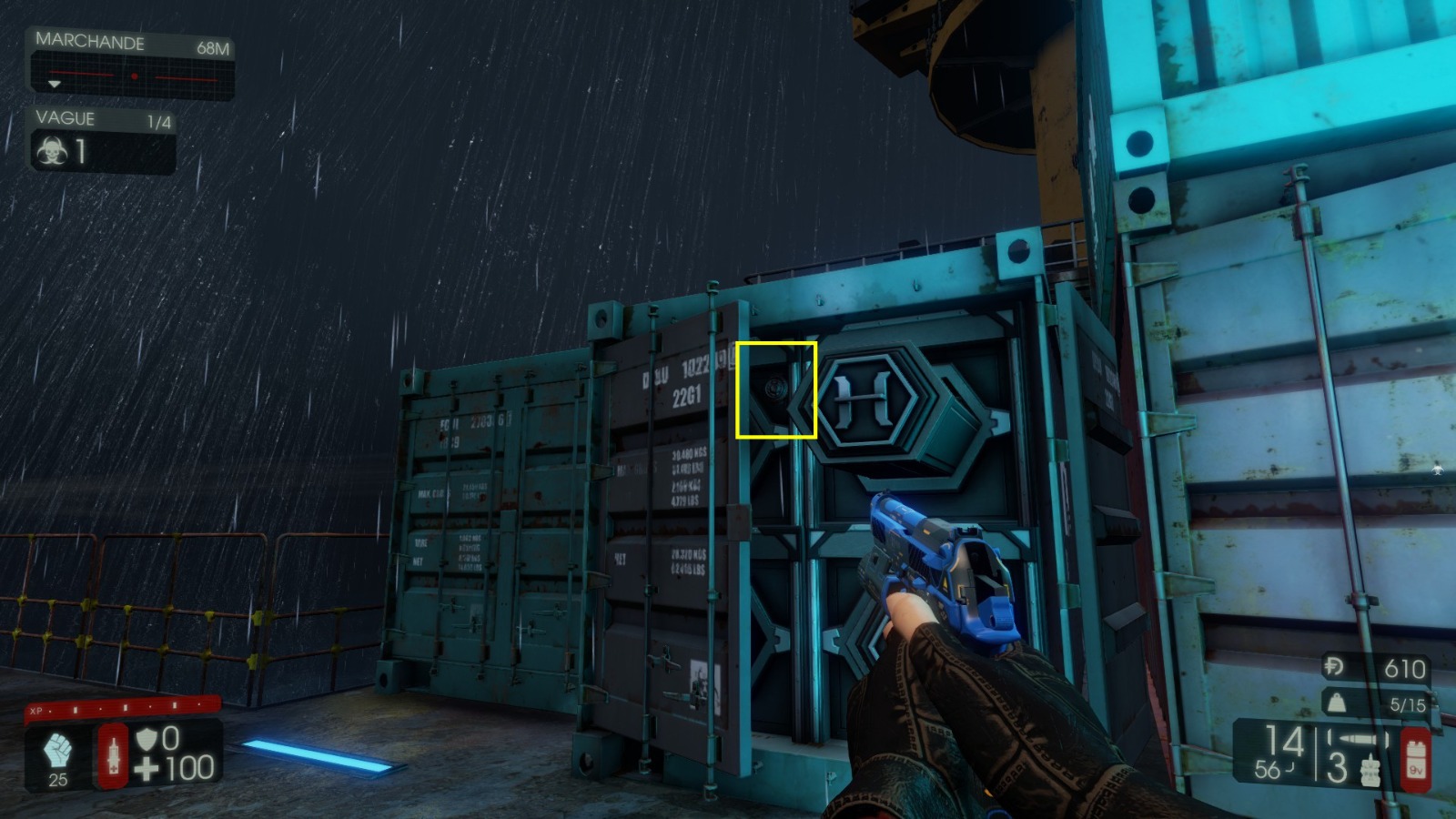1456x819 pixels.
Task: Click the BHJU 10229 container label
Action: tap(678, 369)
